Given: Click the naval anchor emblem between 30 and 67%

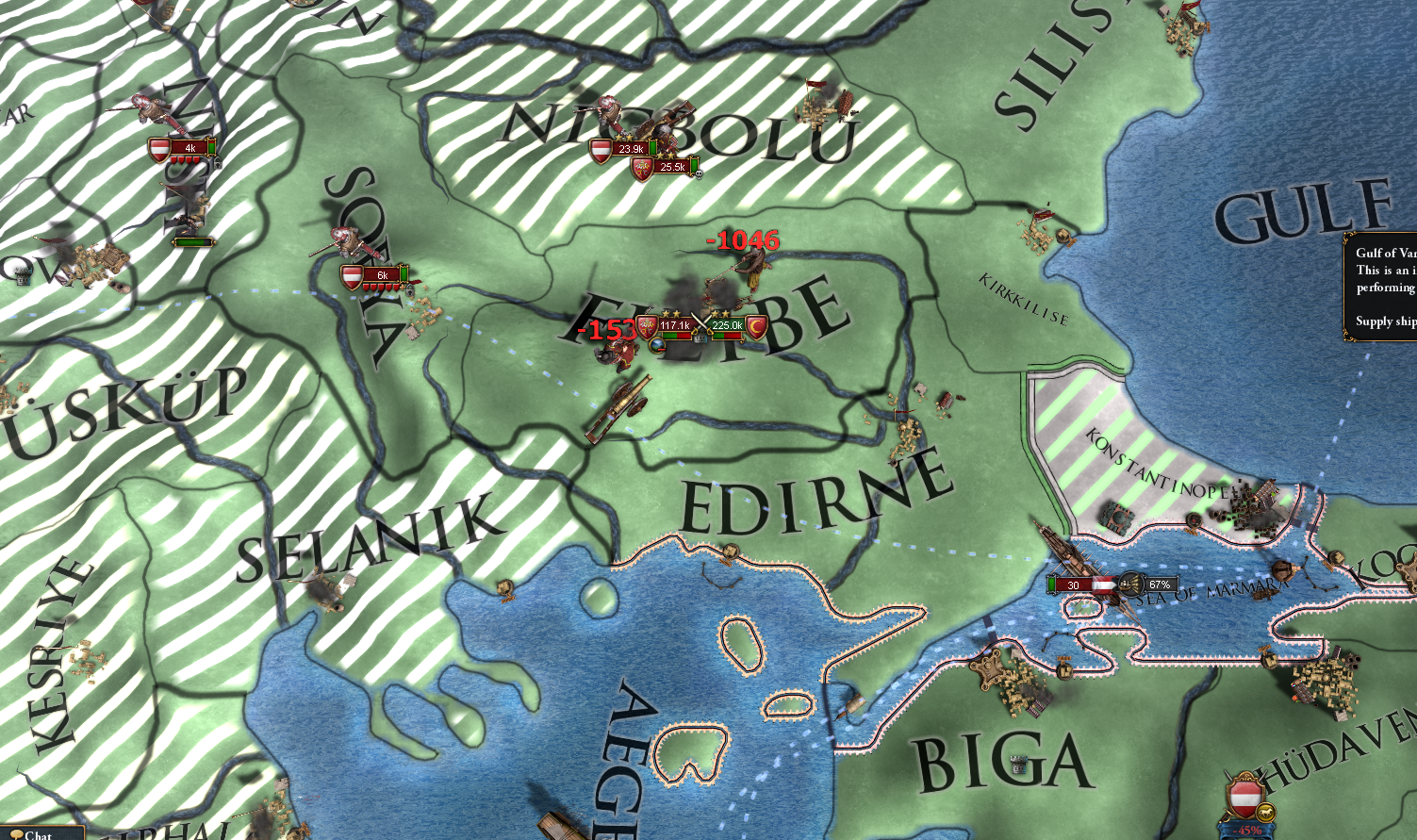Looking at the screenshot, I should 1129,583.
